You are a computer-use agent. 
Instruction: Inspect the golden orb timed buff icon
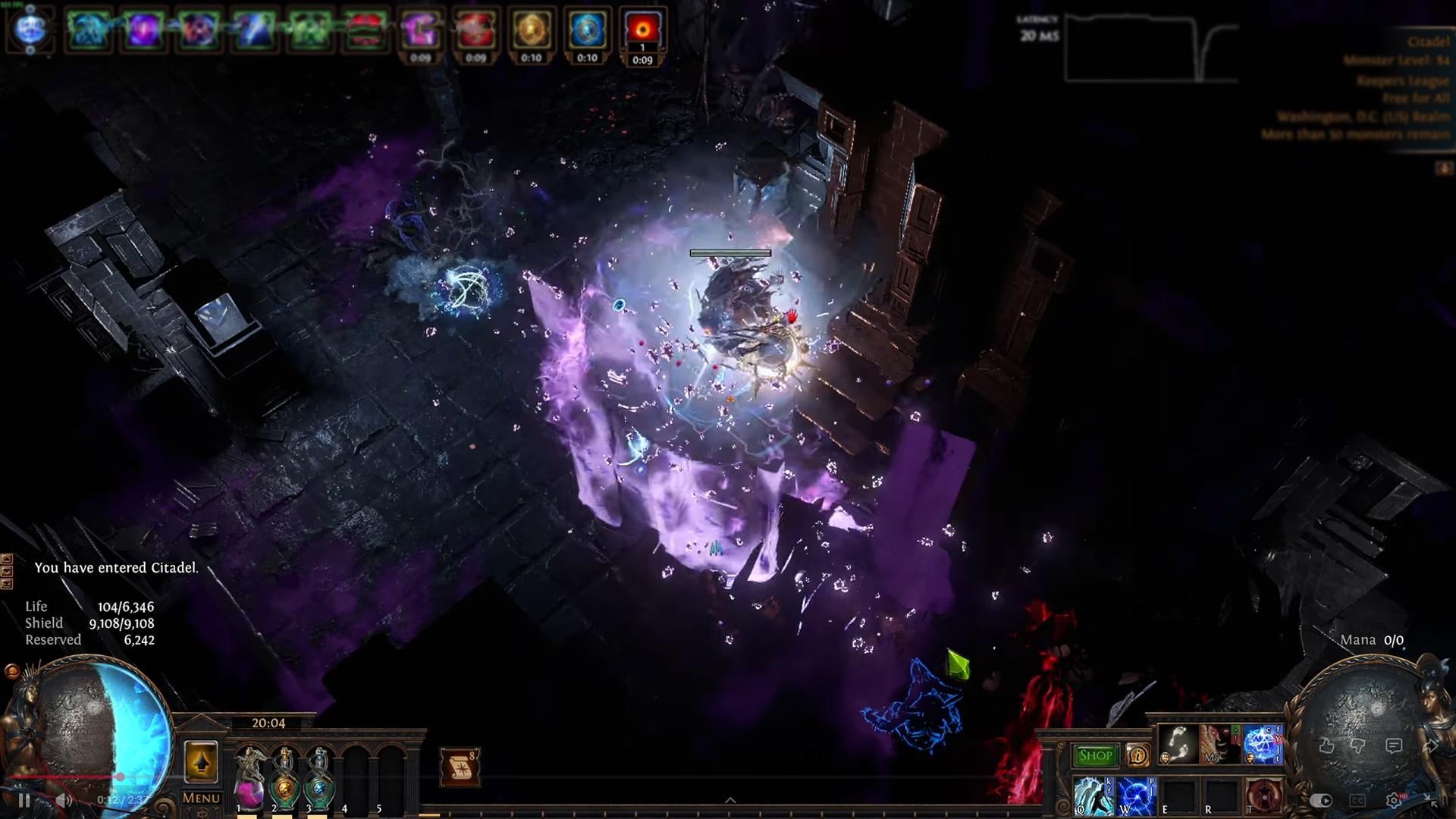[x=531, y=30]
